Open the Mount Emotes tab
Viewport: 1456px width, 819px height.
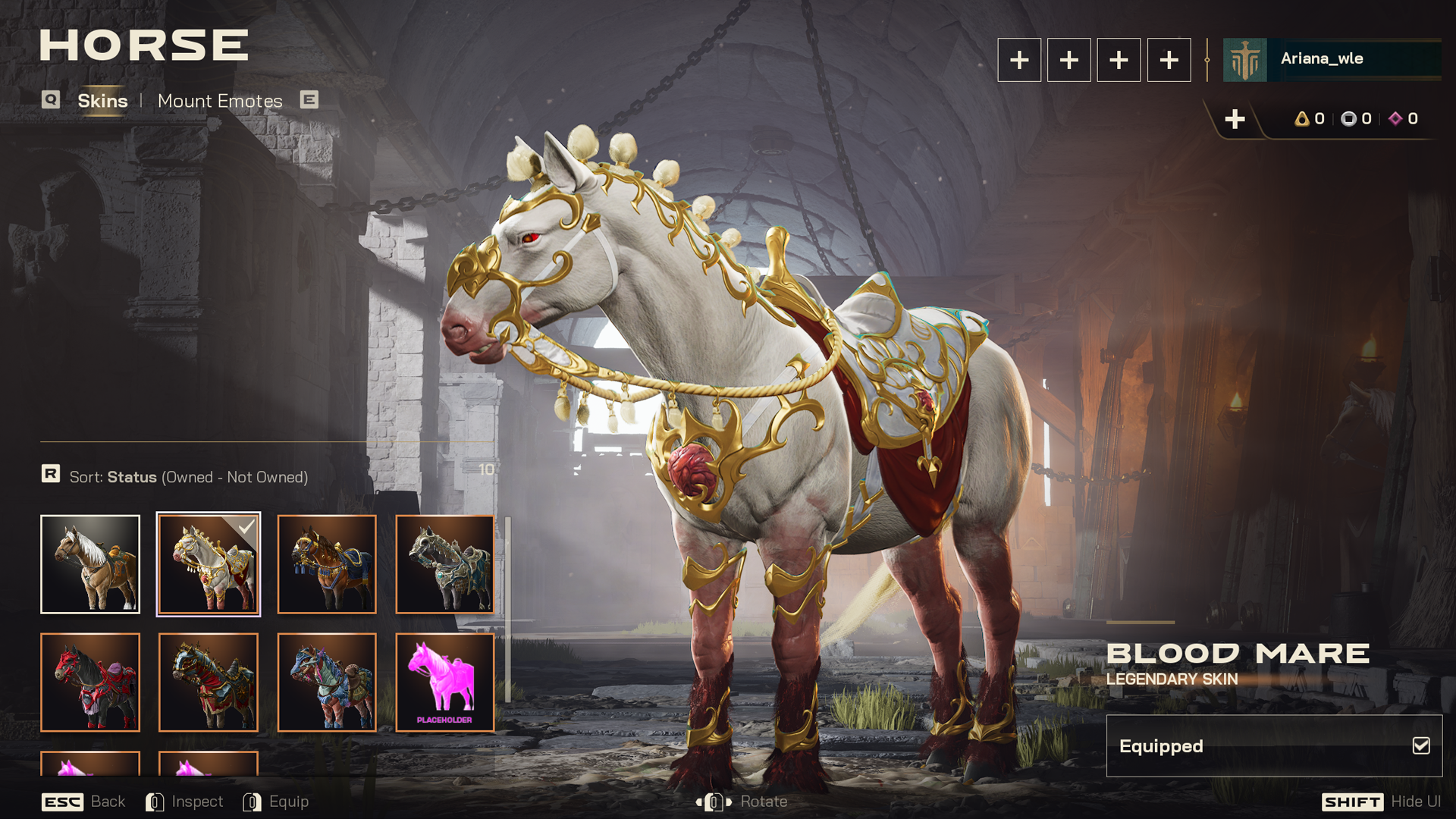click(220, 101)
